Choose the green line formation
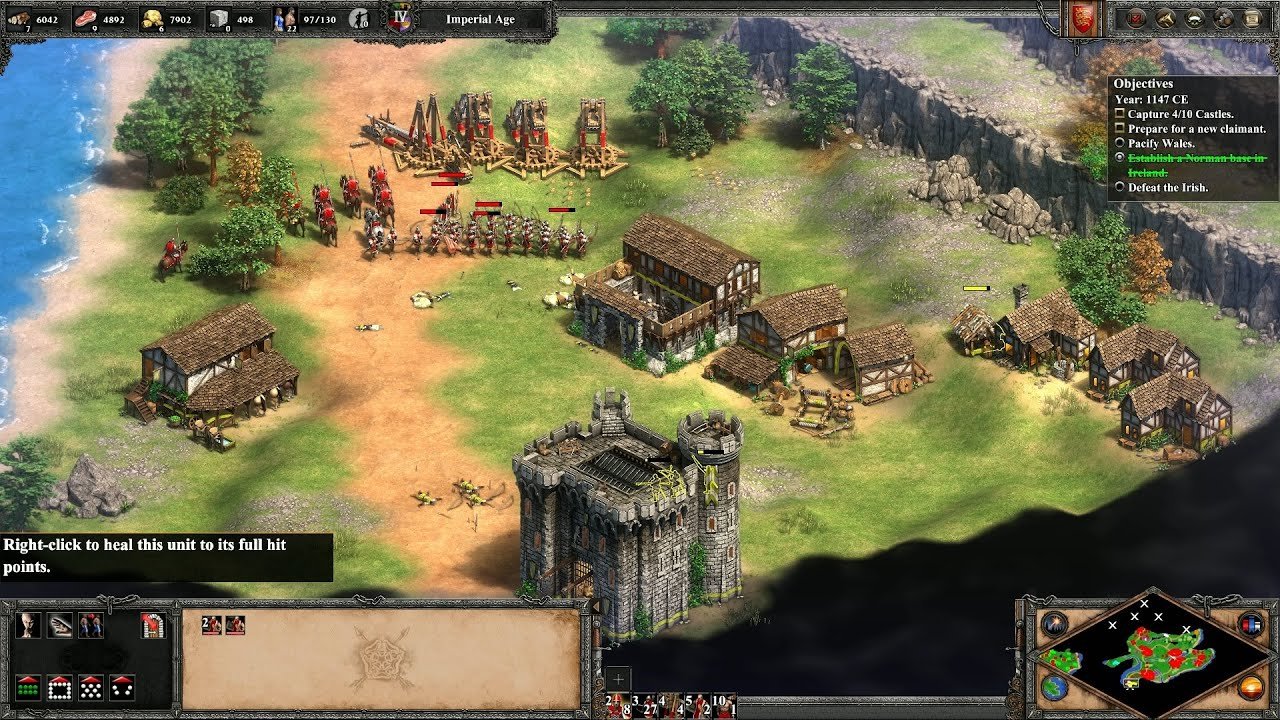 click(x=29, y=688)
